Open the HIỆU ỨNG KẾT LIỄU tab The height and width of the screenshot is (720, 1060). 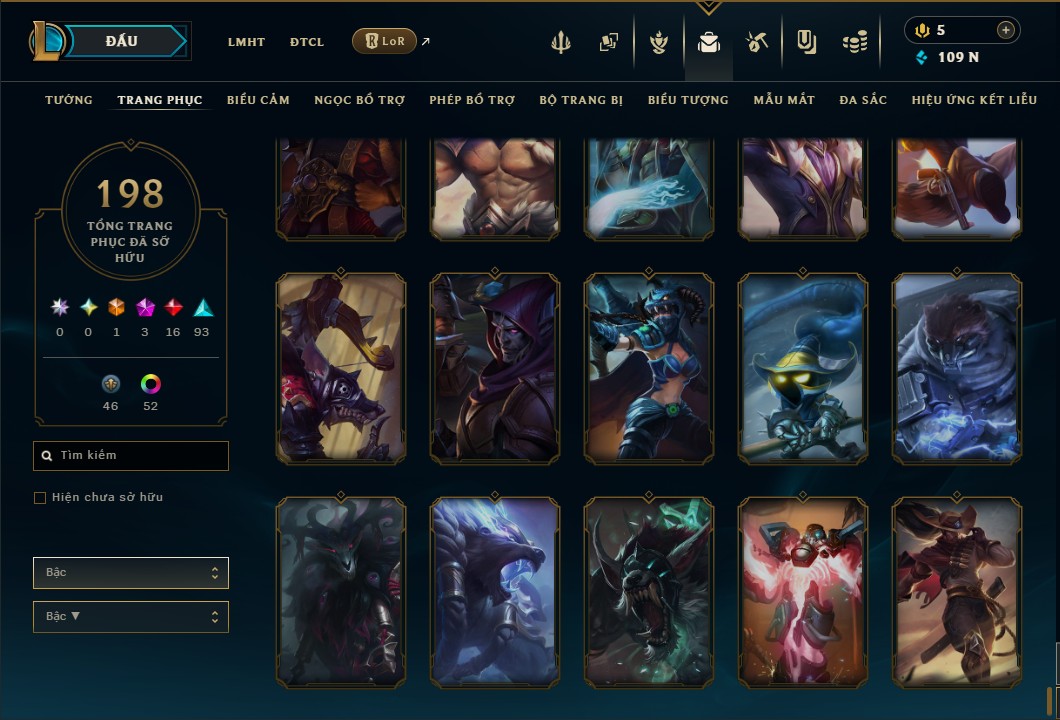974,100
